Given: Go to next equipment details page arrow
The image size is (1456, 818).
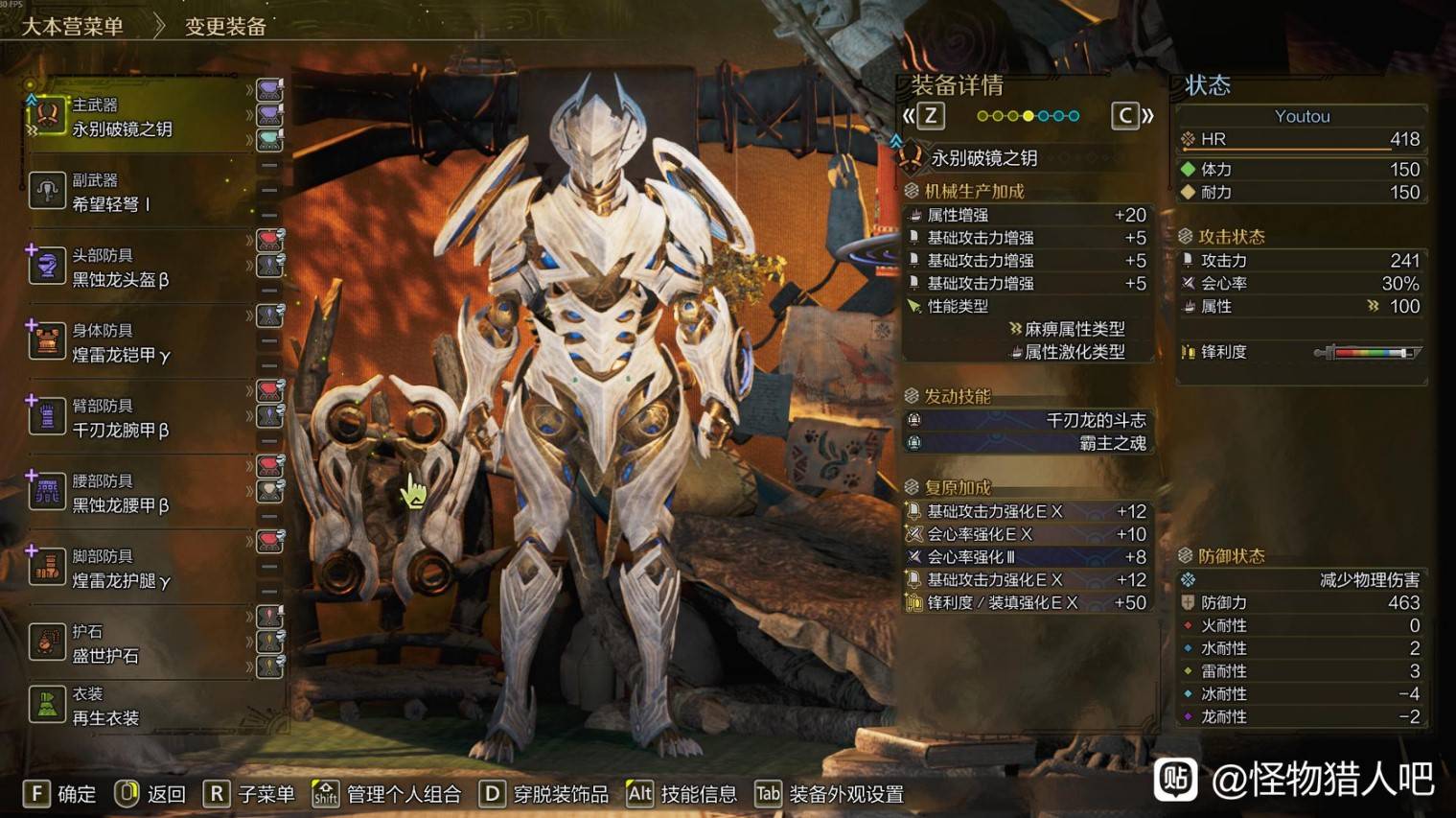Looking at the screenshot, I should [x=1132, y=117].
